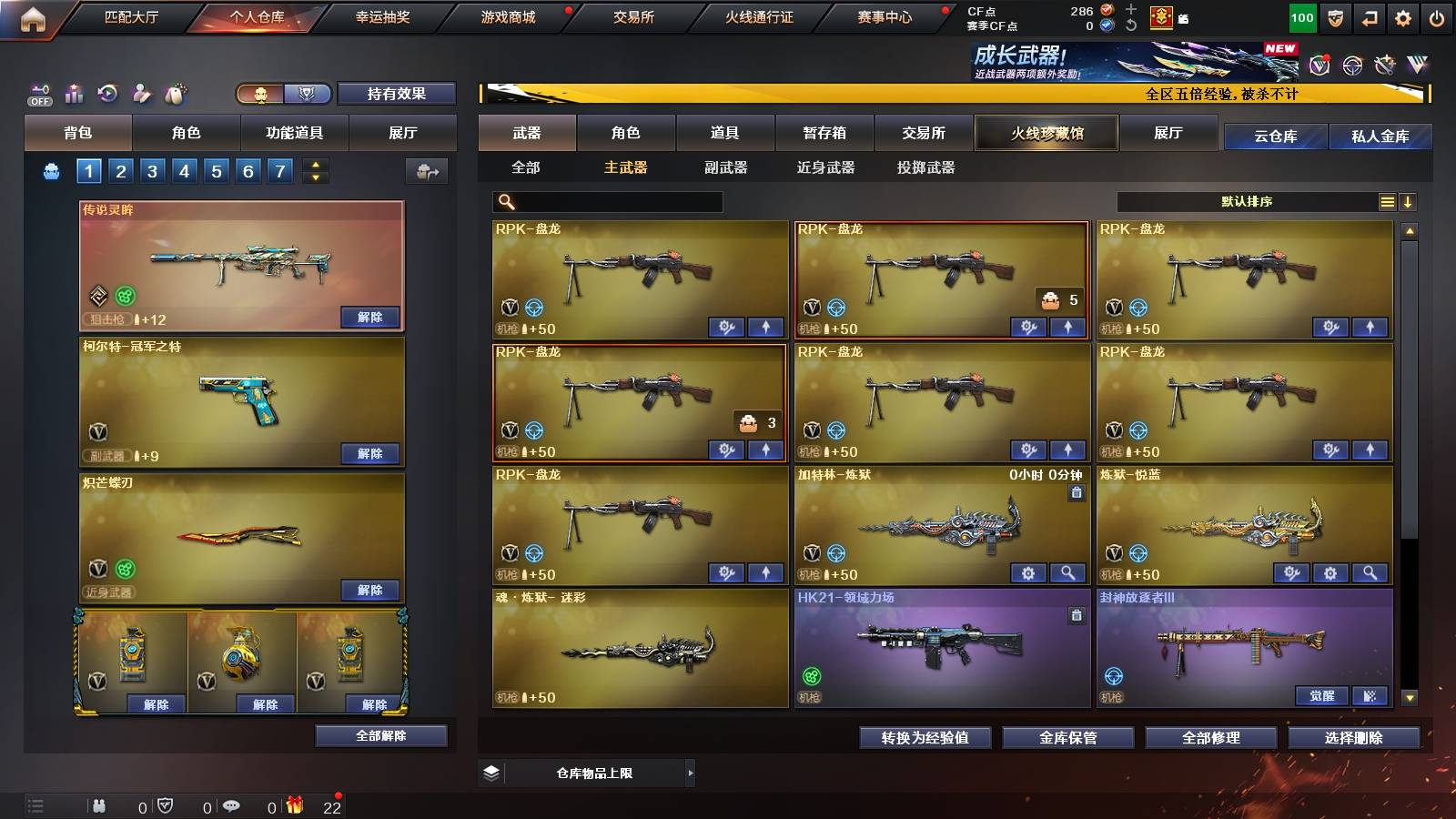
Task: Click the character avatar icon near top left toolbar
Action: coord(141,93)
